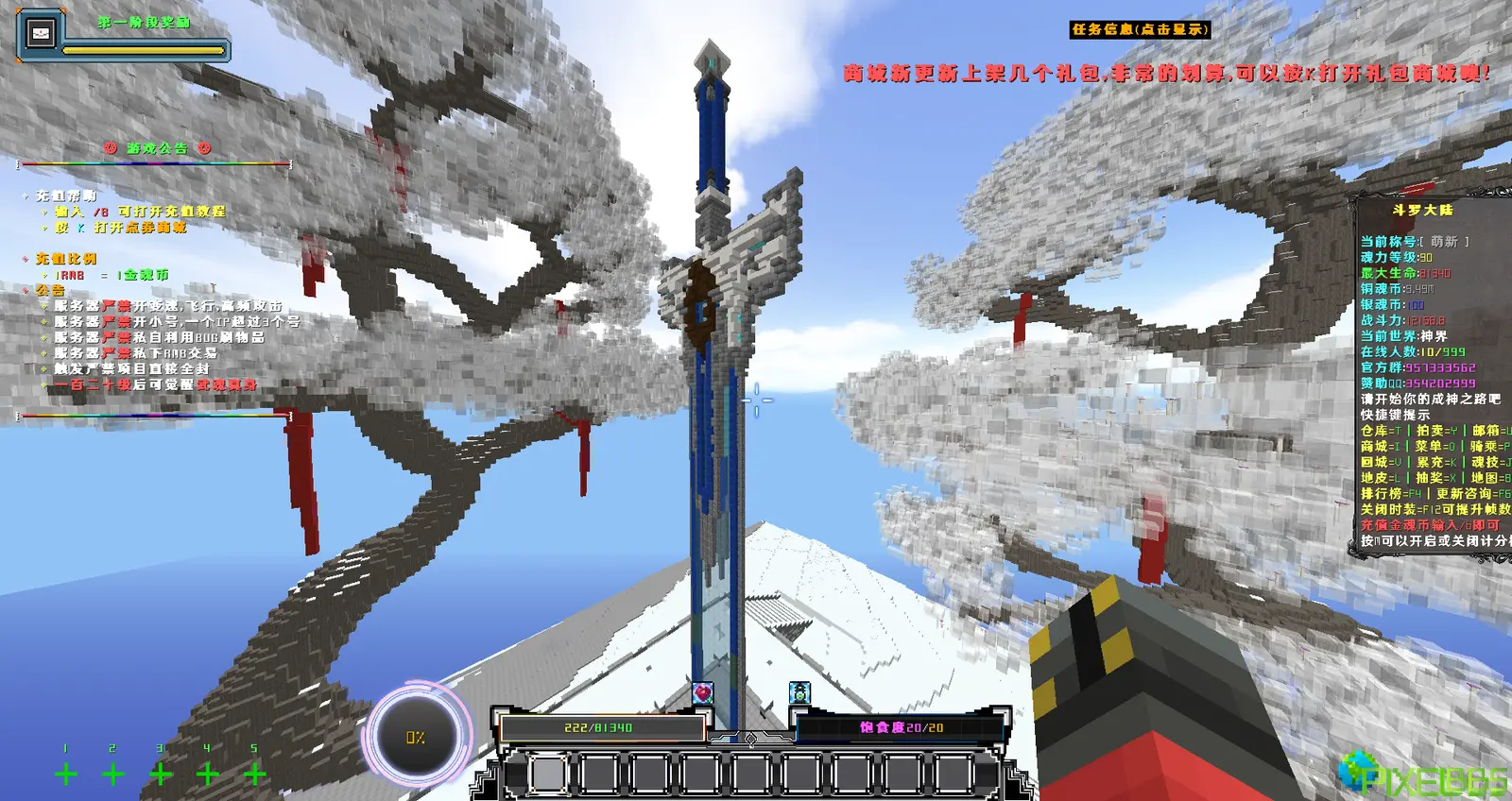Viewport: 1512px width, 801px height.
Task: Activate the green plus under number 4
Action: pyautogui.click(x=208, y=775)
